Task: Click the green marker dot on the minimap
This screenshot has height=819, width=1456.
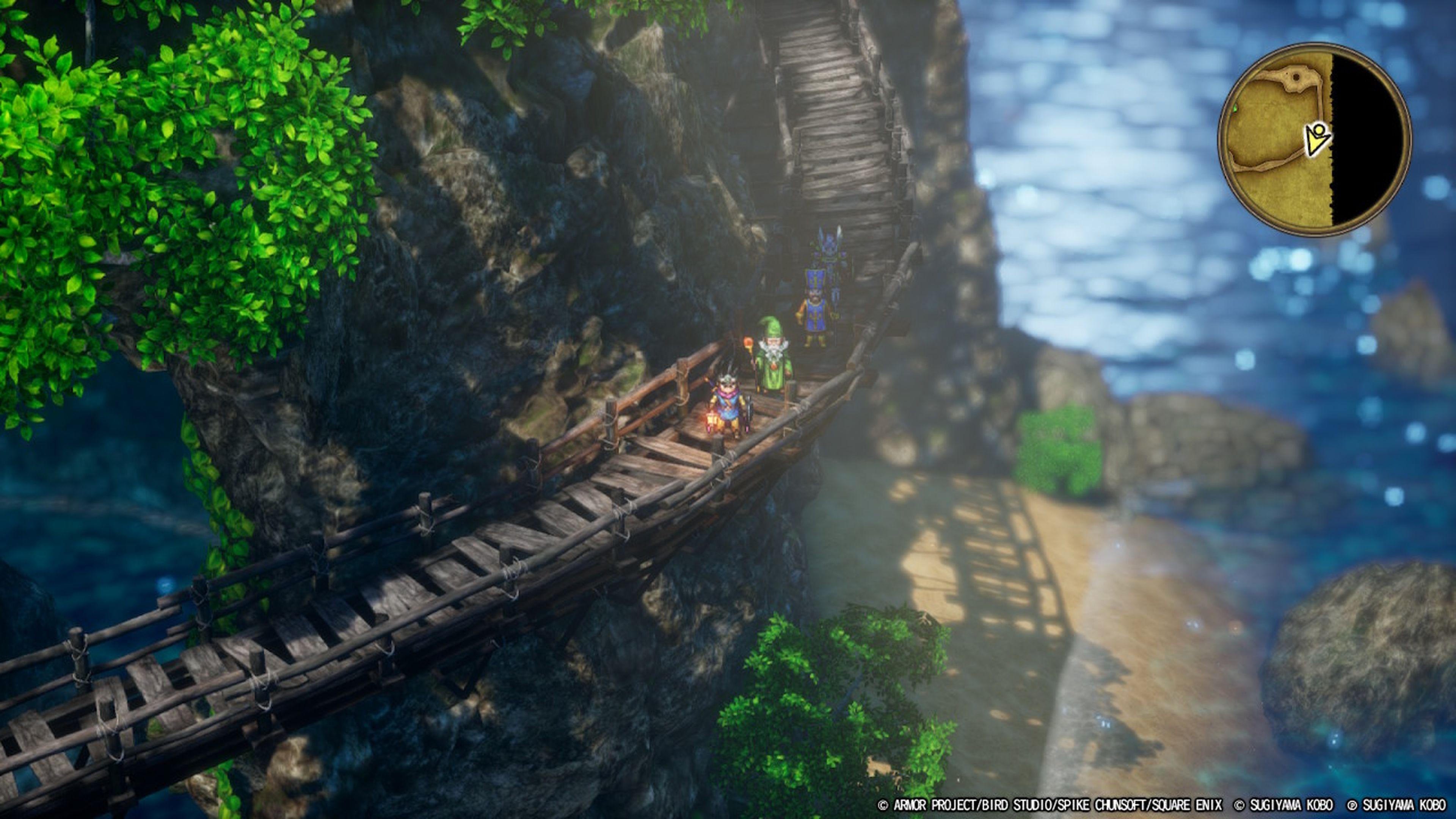Action: pyautogui.click(x=1235, y=109)
